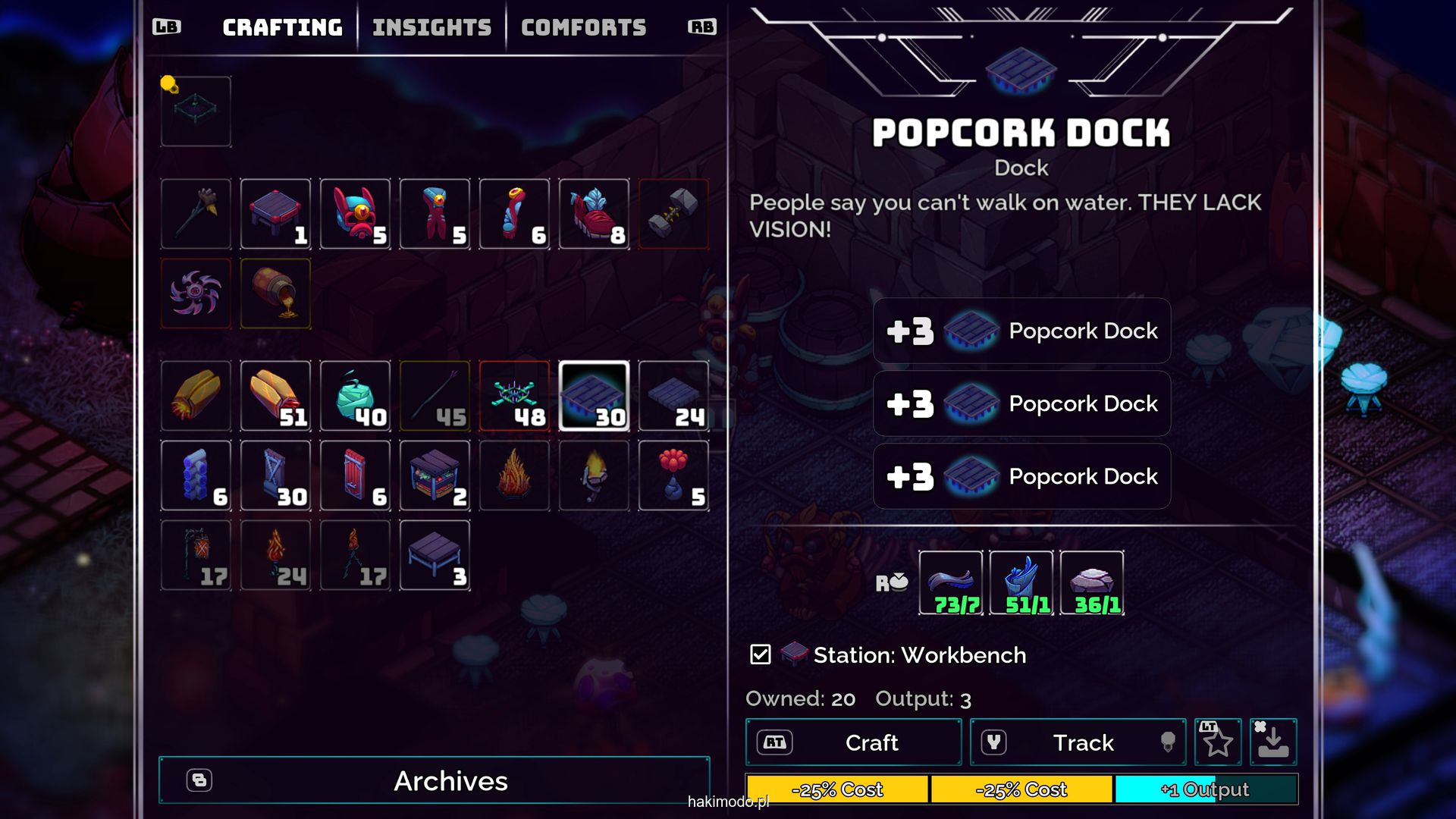Pick the red robot helmet recipe
Image resolution: width=1456 pixels, height=819 pixels.
click(355, 215)
